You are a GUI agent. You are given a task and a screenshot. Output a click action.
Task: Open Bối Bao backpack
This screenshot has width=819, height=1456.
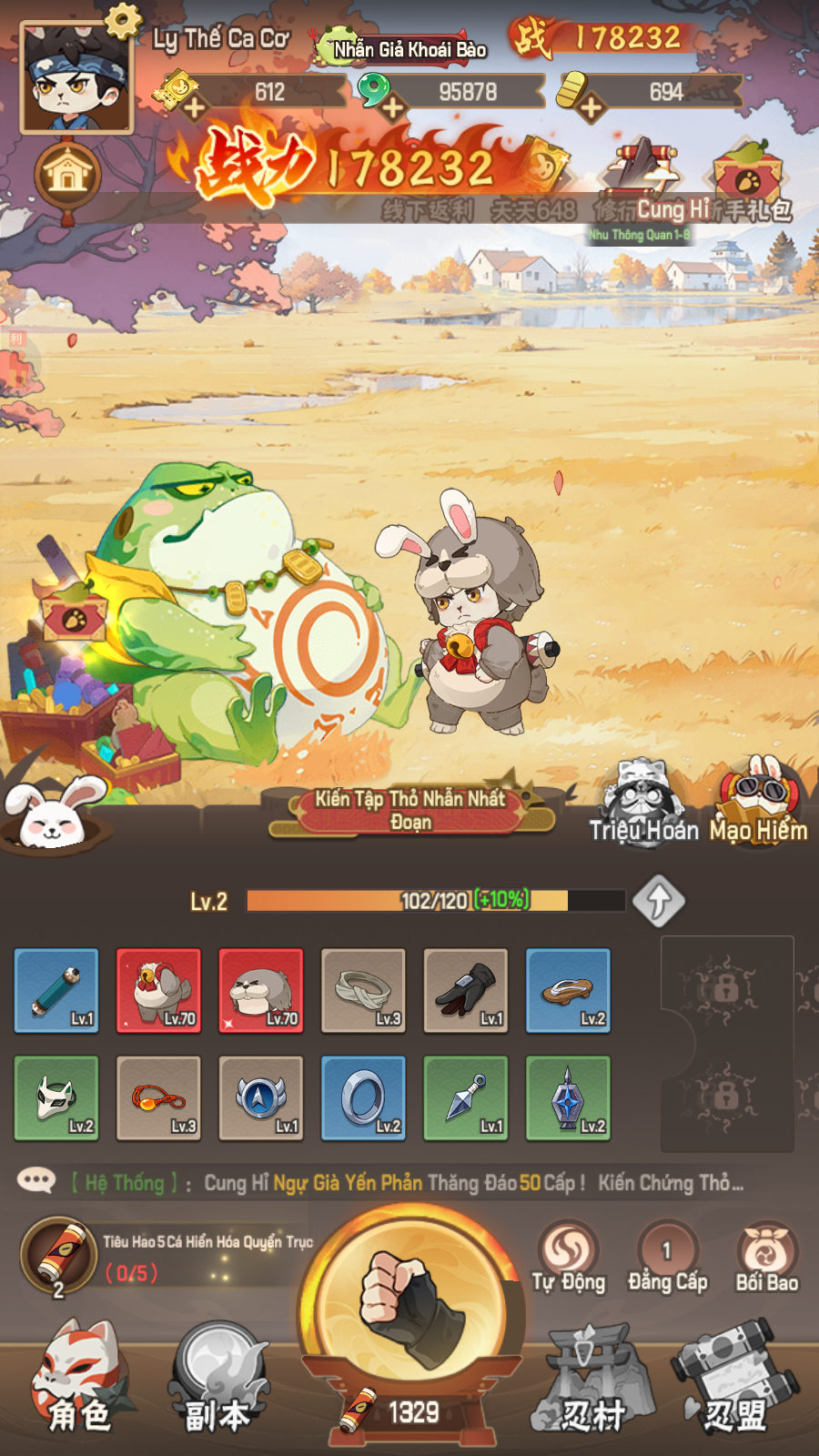click(766, 1258)
